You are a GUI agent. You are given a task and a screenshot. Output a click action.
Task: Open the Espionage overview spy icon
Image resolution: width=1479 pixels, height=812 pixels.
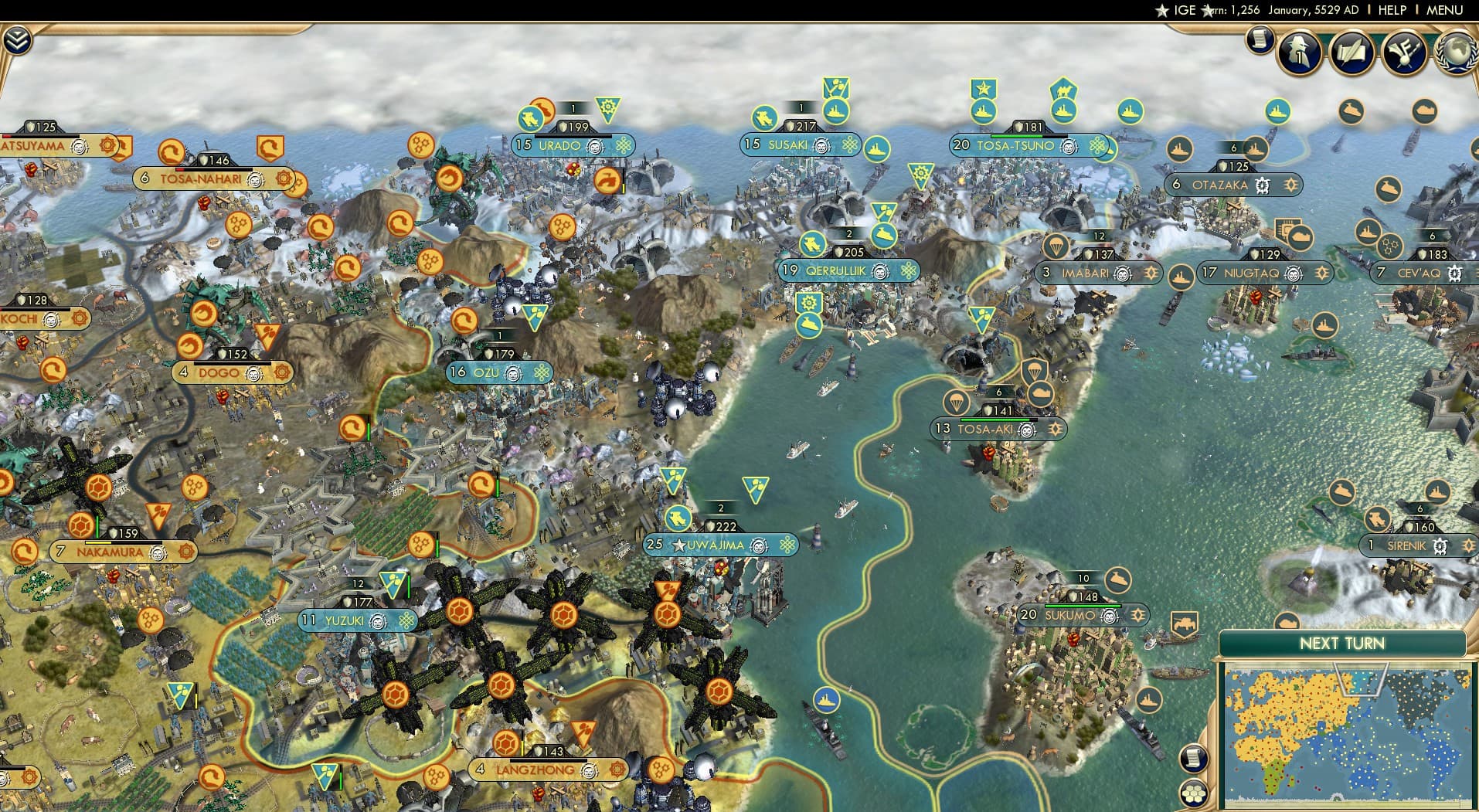coord(1297,53)
